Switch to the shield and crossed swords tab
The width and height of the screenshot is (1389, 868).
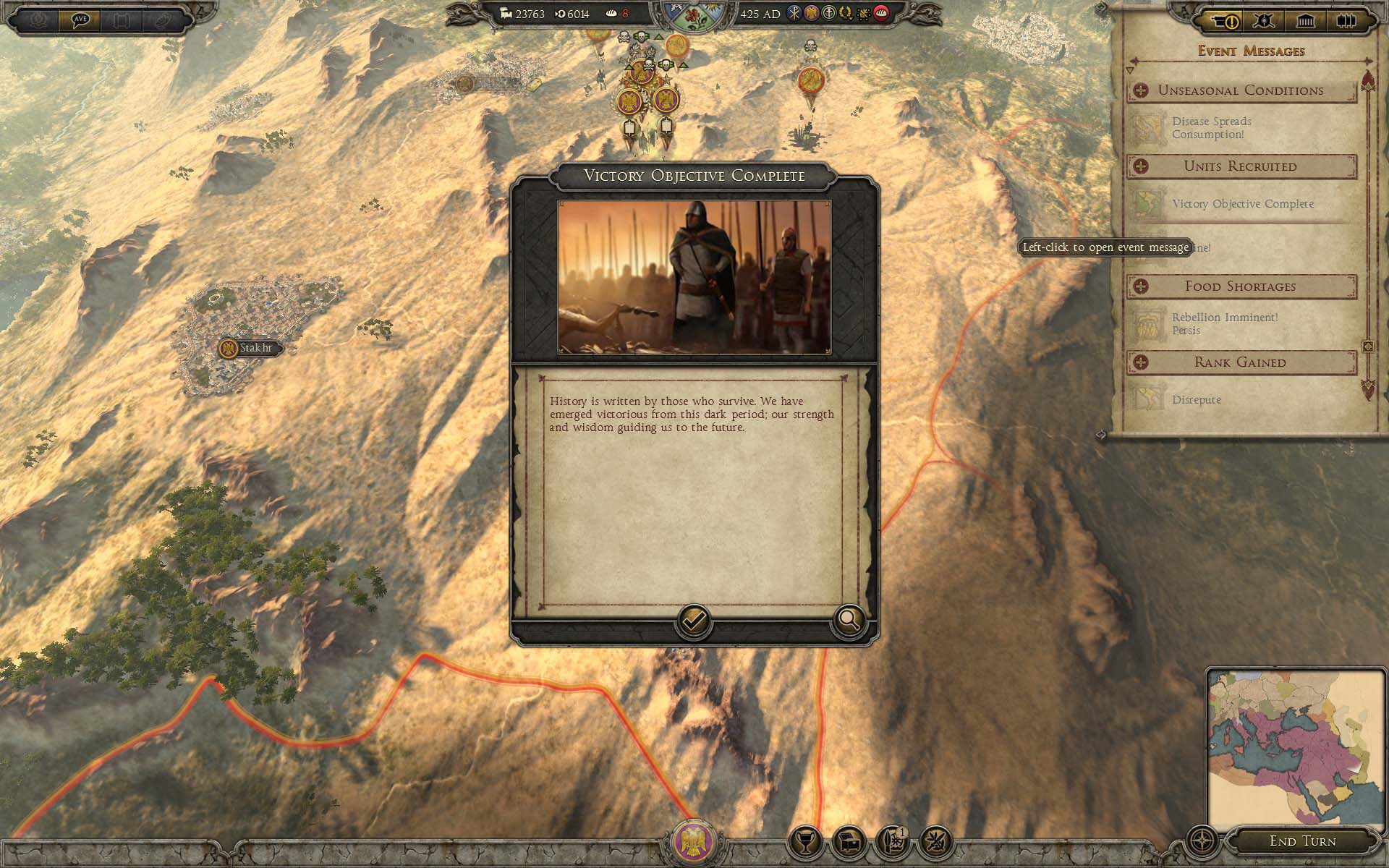pos(1264,21)
